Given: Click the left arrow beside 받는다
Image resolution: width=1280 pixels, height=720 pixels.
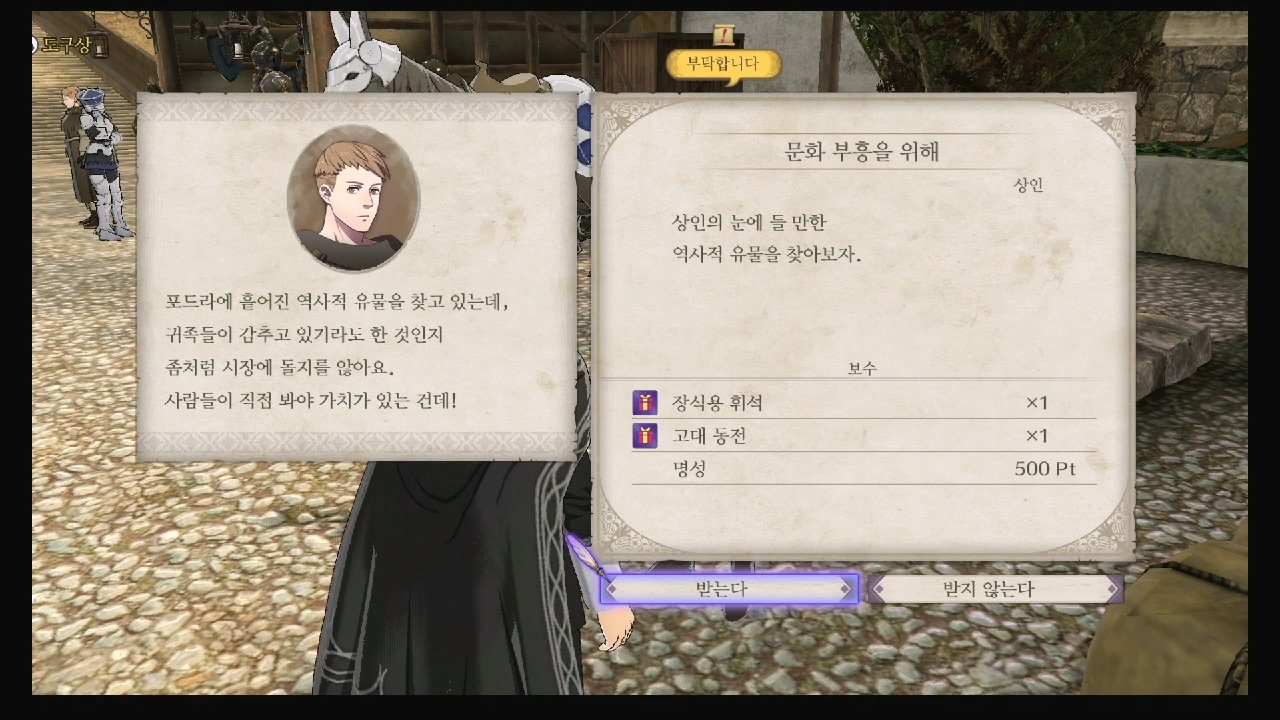Looking at the screenshot, I should [611, 589].
